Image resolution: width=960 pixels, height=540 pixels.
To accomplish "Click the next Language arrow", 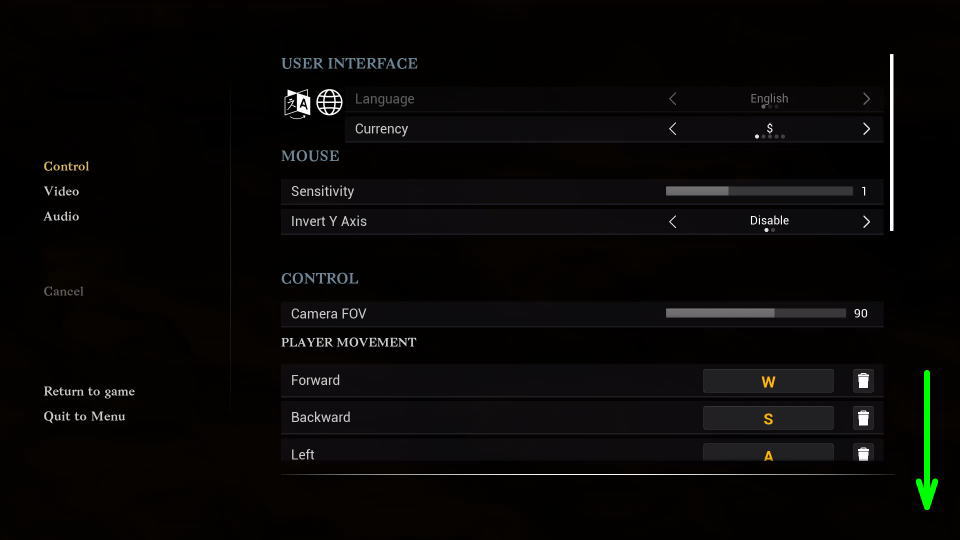I will [x=866, y=99].
